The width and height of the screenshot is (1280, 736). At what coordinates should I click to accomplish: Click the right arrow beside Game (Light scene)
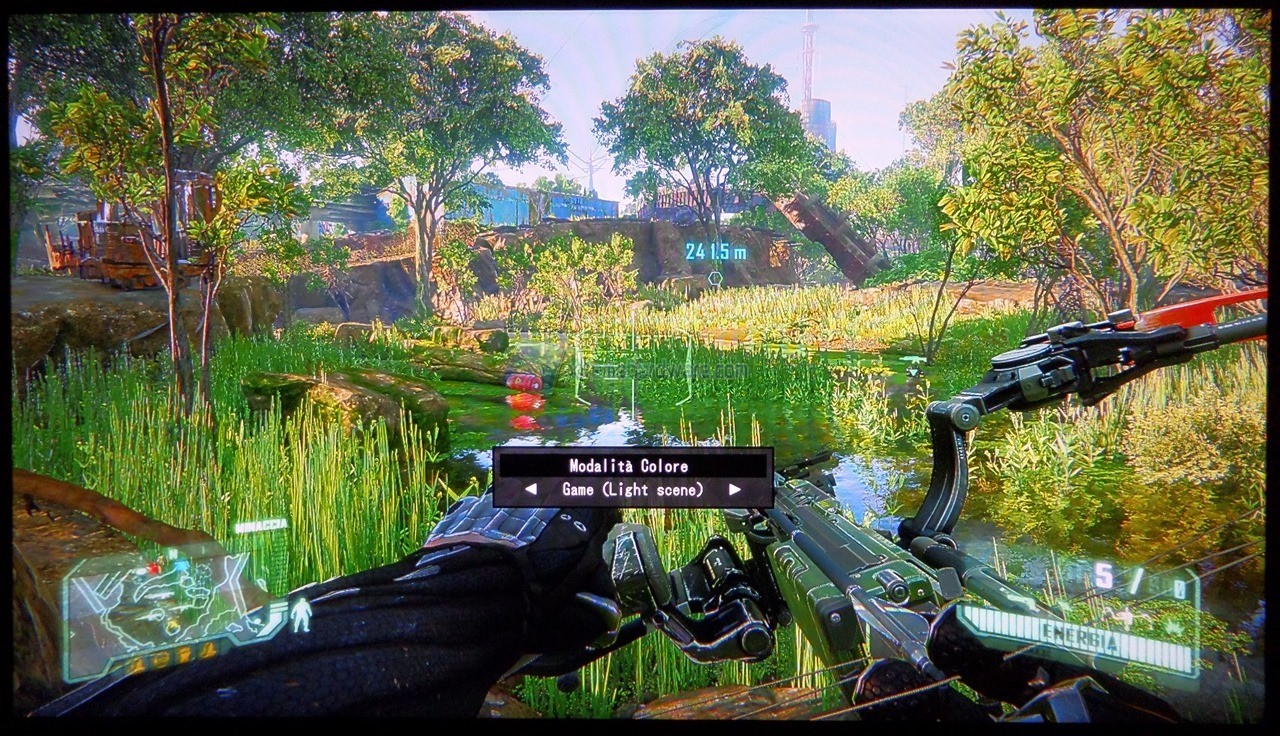tap(735, 490)
